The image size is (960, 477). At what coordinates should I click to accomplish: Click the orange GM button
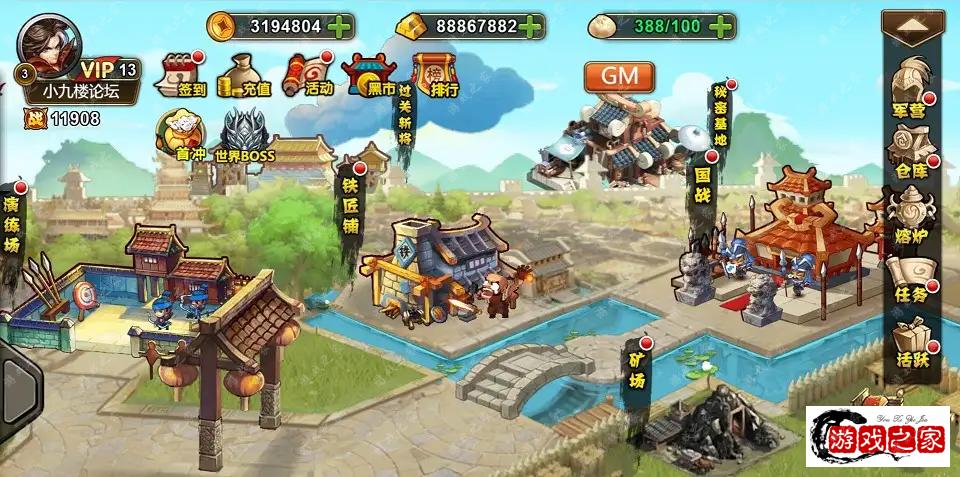tap(620, 75)
